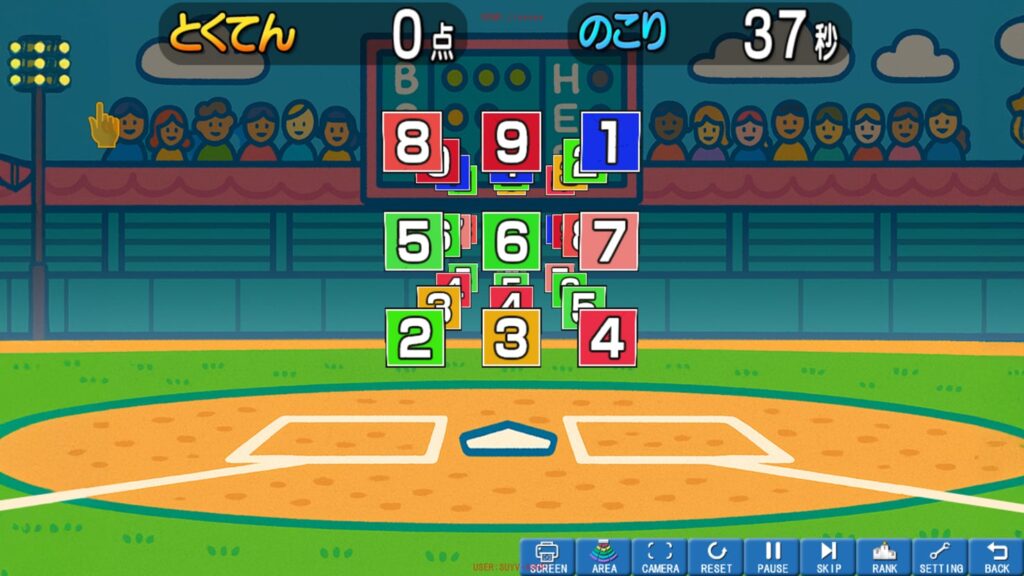Tap the large red number 9 tile

(511, 141)
